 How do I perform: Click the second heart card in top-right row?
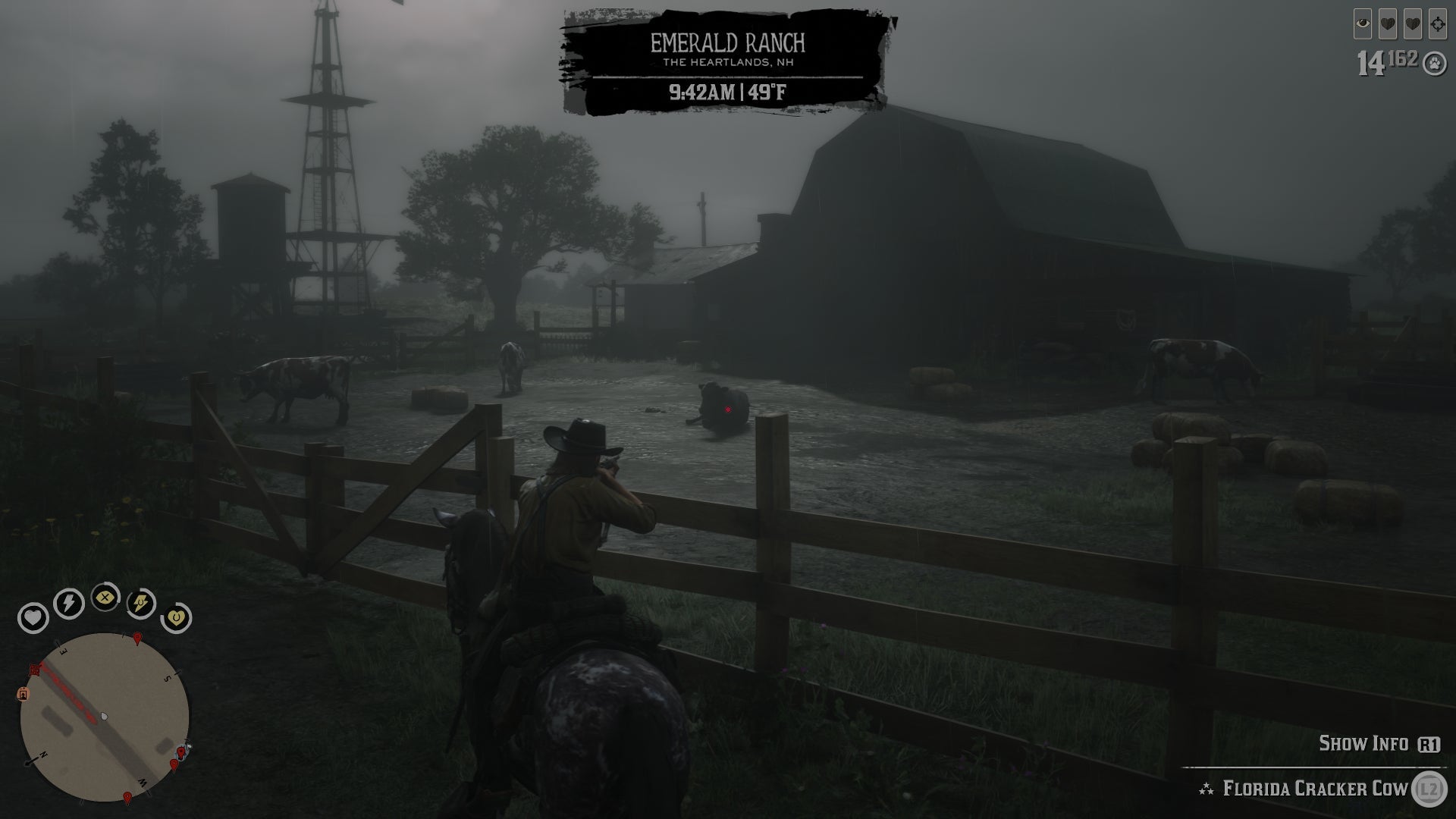pos(1413,24)
